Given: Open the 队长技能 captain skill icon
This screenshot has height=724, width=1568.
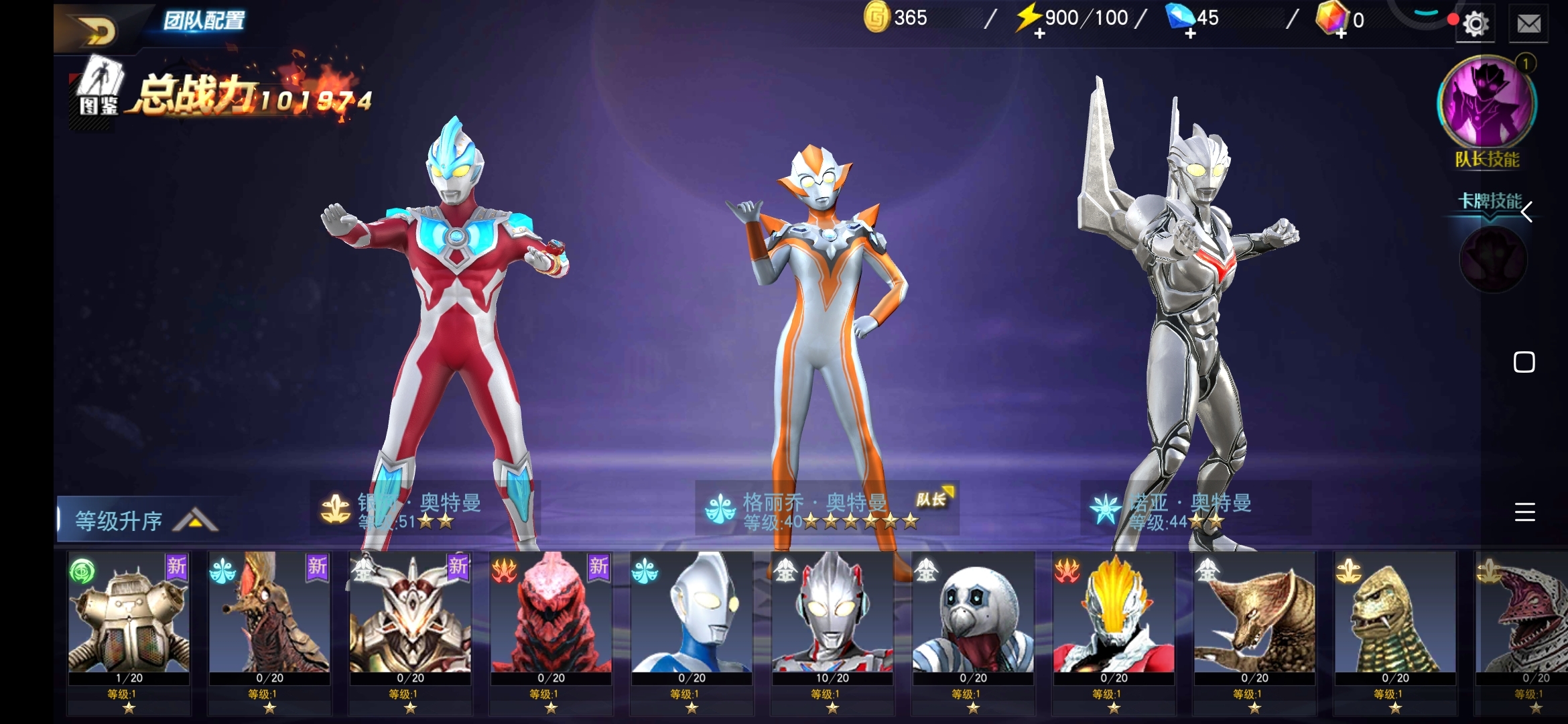Looking at the screenshot, I should 1487,104.
